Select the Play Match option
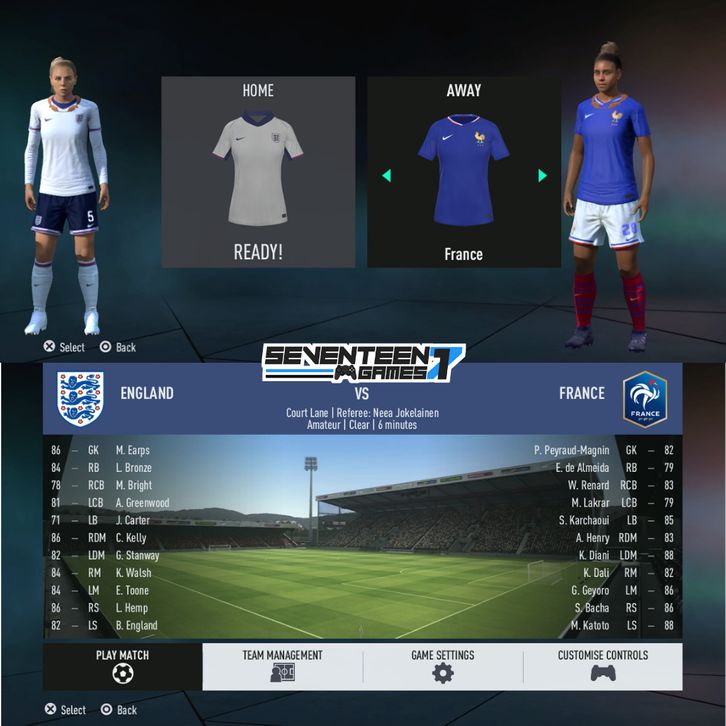The image size is (726, 726). pos(122,666)
